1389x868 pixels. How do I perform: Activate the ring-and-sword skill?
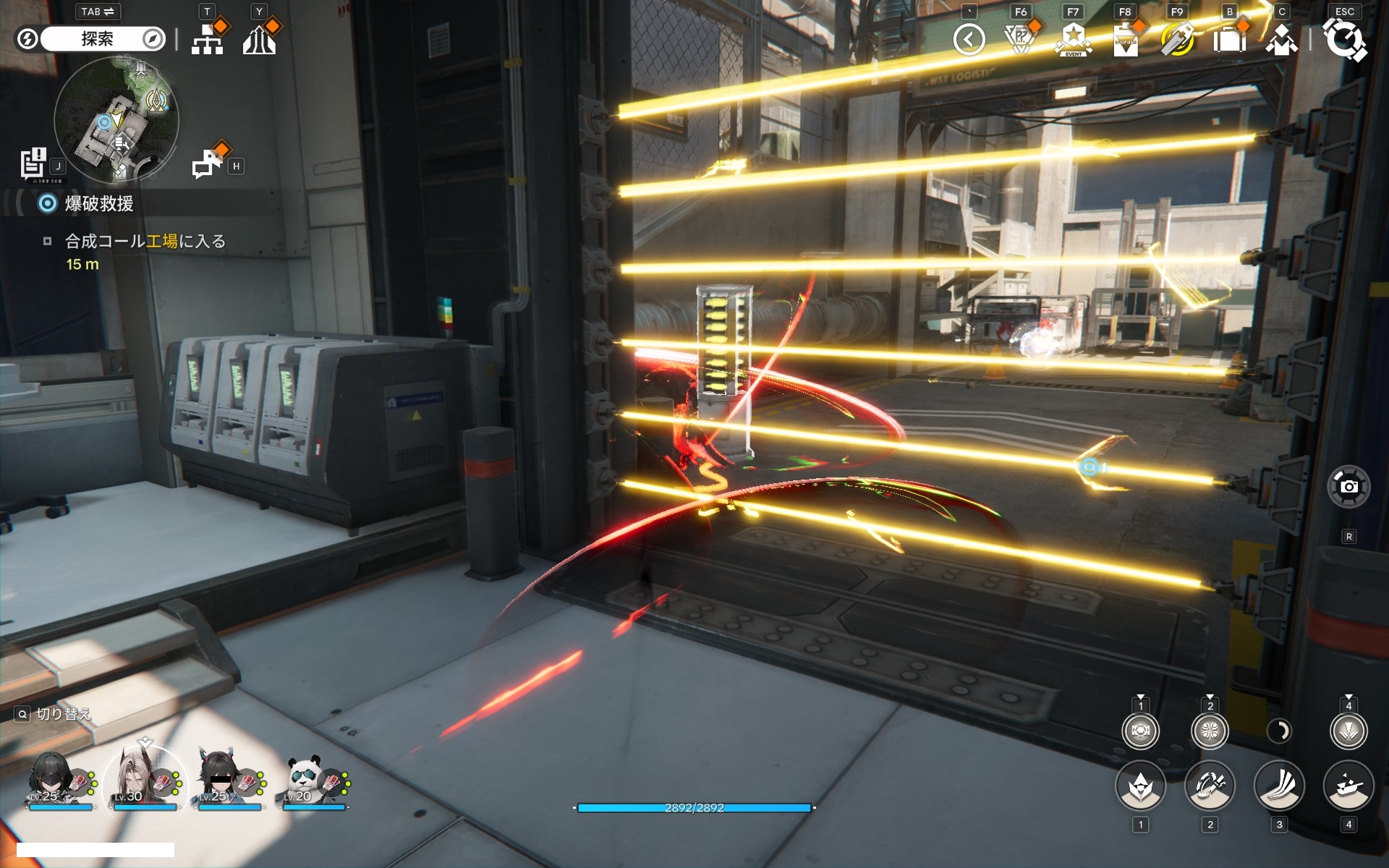pos(1210,786)
